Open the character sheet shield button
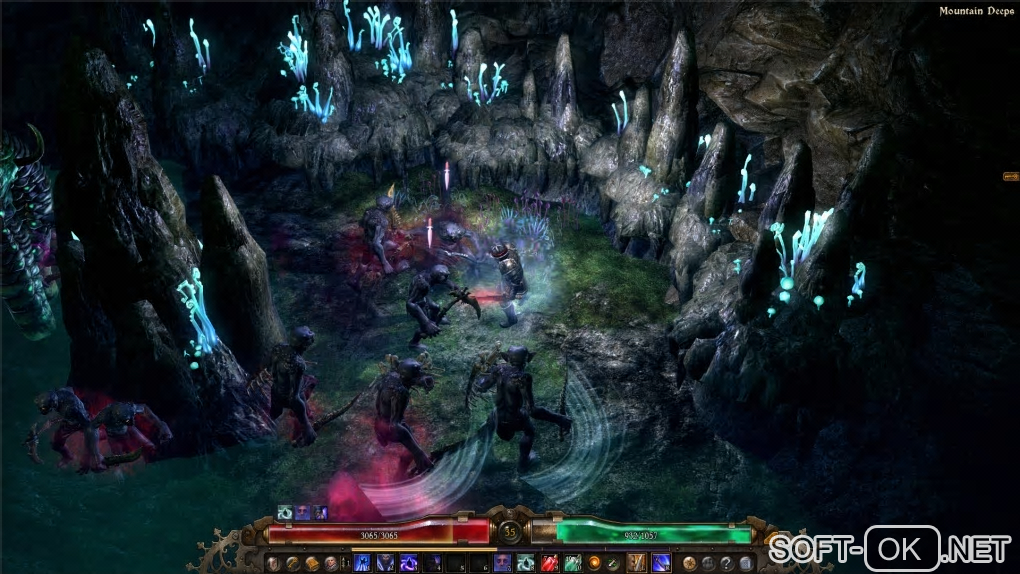Screen dimensions: 1020x574 272,563
